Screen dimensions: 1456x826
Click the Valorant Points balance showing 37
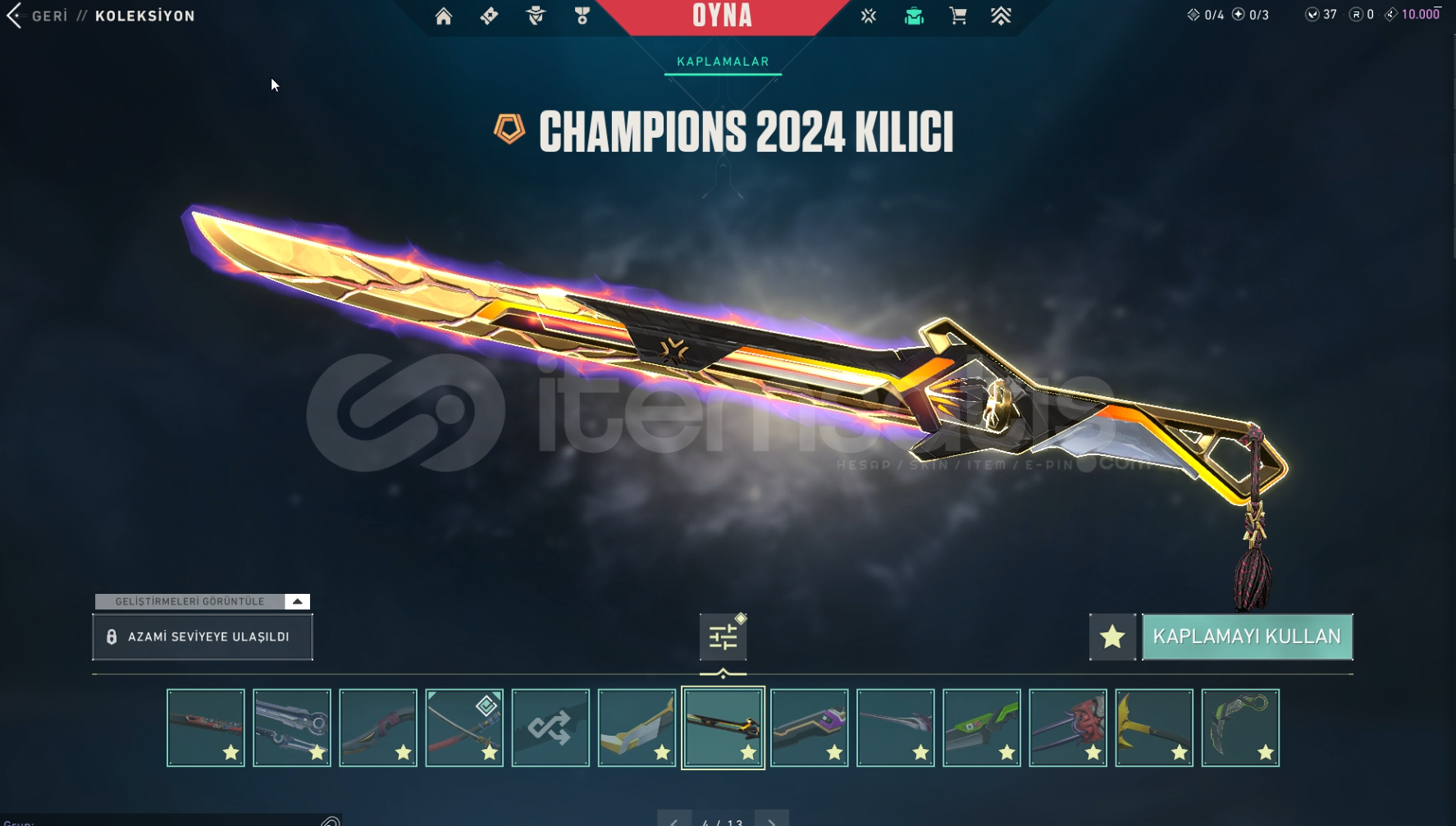tap(1317, 14)
